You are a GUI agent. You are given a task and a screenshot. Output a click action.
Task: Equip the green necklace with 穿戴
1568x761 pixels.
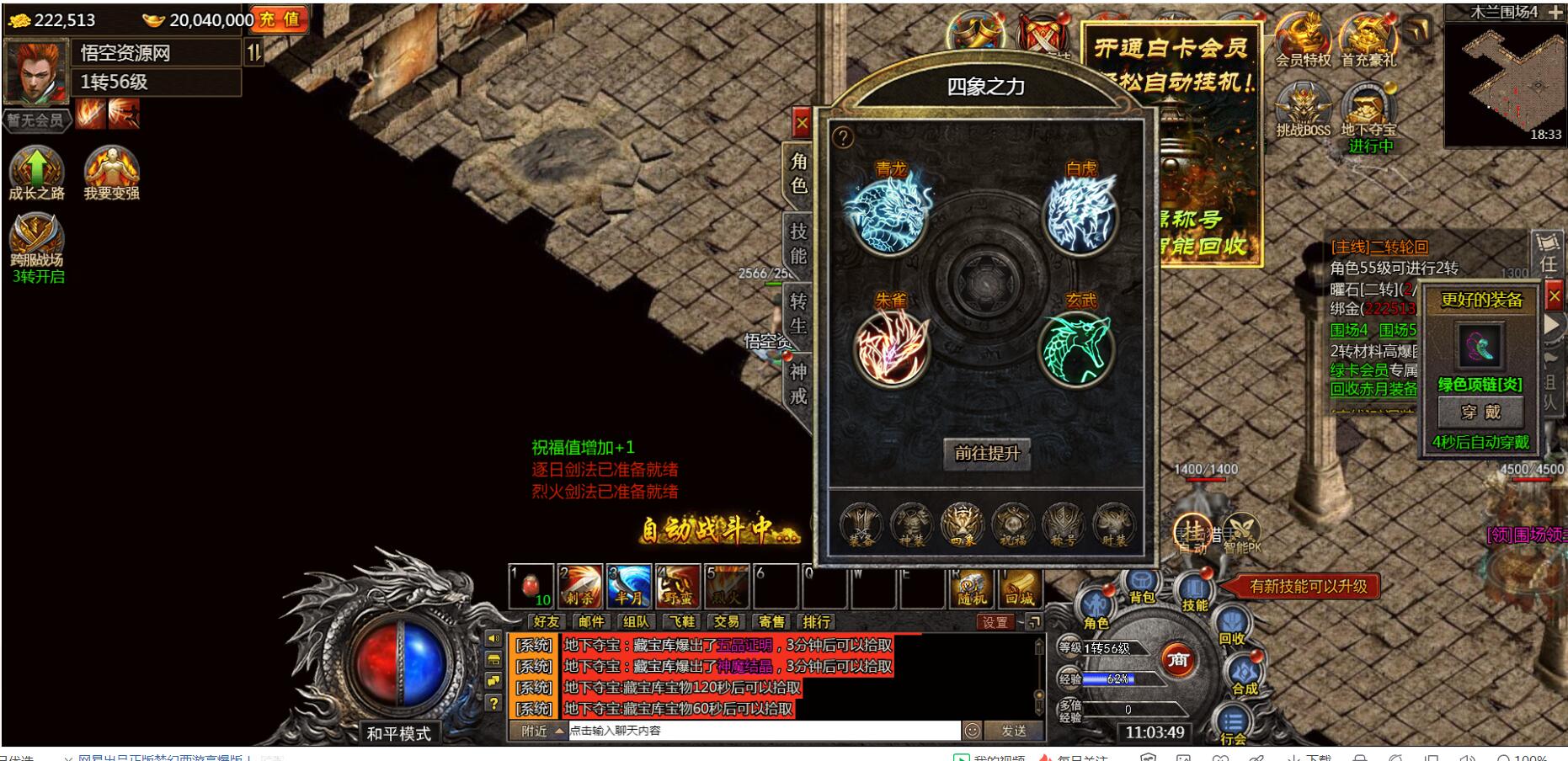click(1480, 412)
